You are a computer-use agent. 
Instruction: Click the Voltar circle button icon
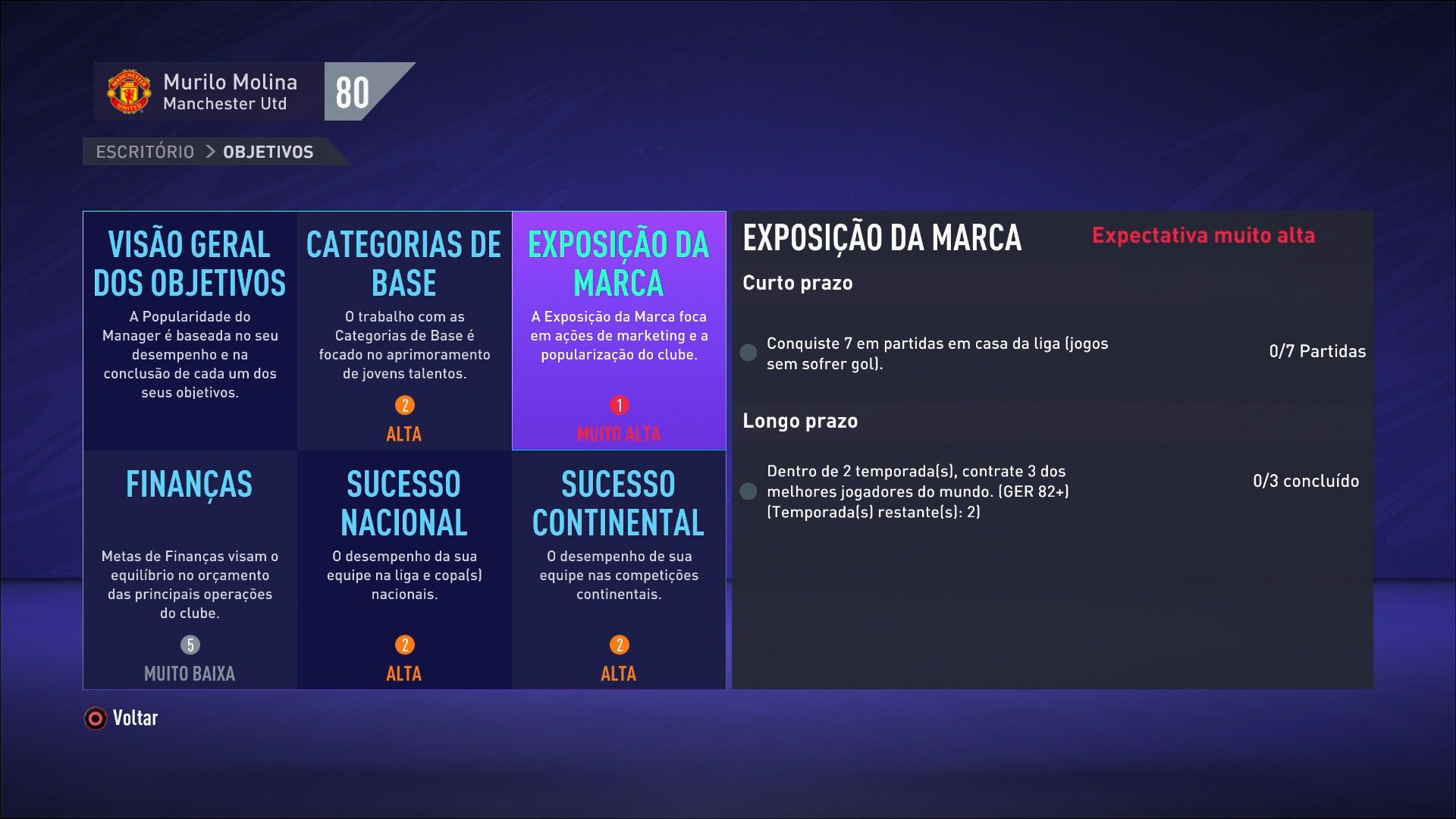pos(94,717)
